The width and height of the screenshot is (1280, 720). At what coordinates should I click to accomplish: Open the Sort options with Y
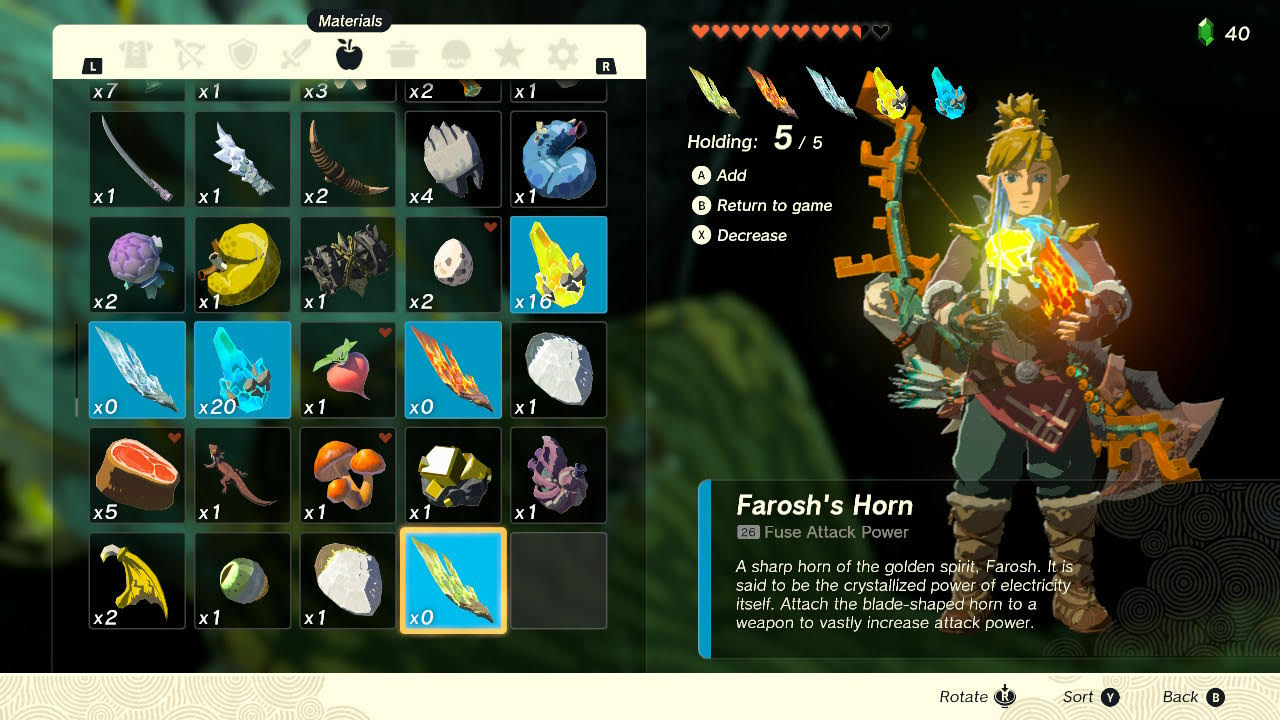tap(1089, 696)
